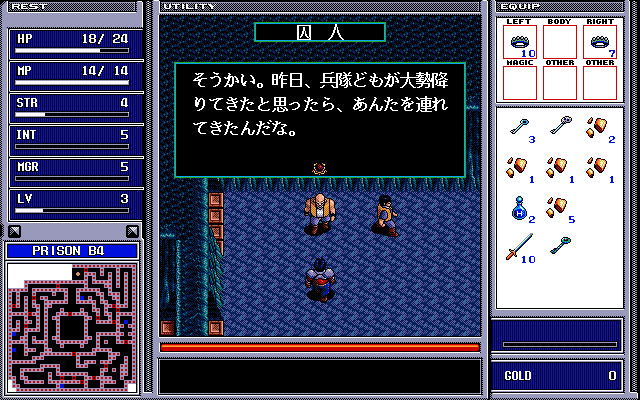Select the empty BODY equipment slot

(559, 42)
